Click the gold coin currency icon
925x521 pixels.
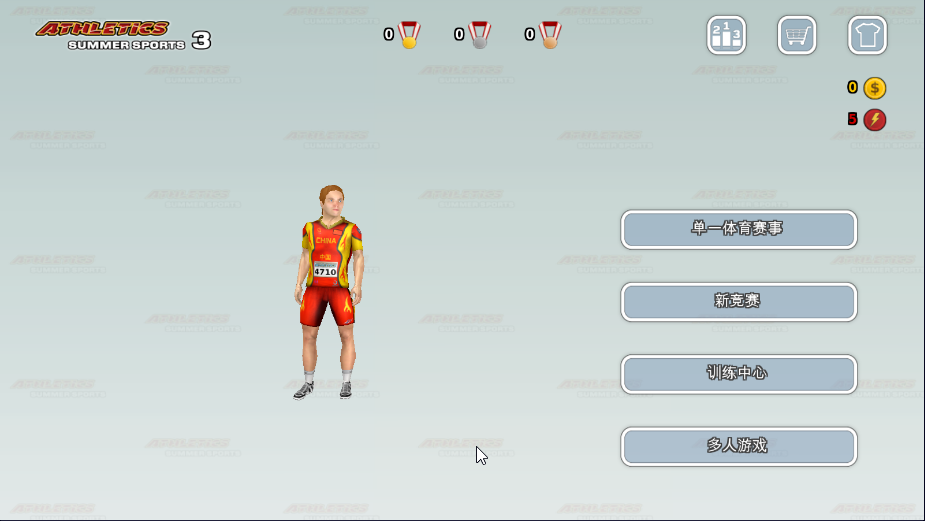click(x=875, y=88)
